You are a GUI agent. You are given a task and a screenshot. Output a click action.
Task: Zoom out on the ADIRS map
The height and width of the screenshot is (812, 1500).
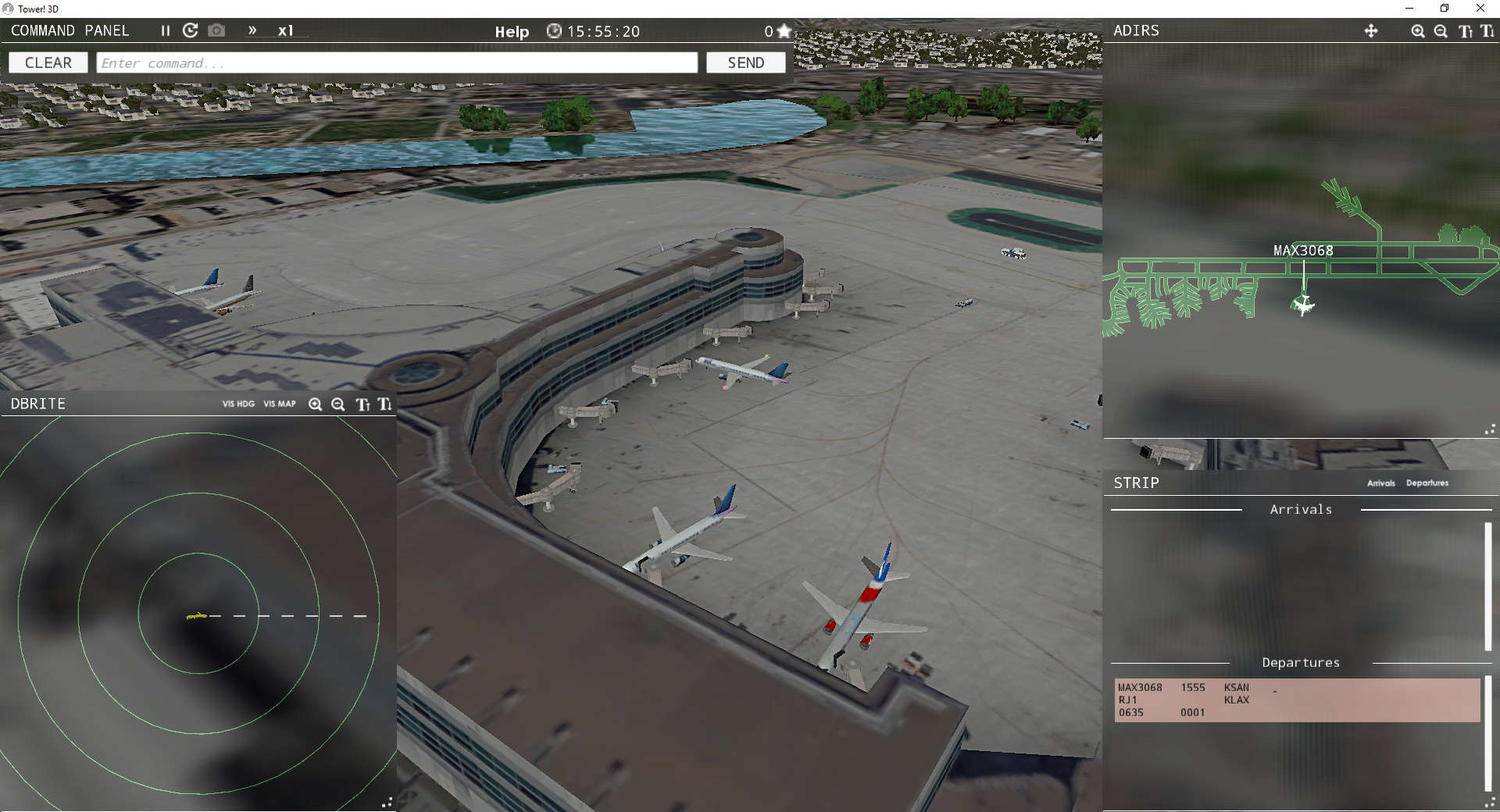(1441, 31)
